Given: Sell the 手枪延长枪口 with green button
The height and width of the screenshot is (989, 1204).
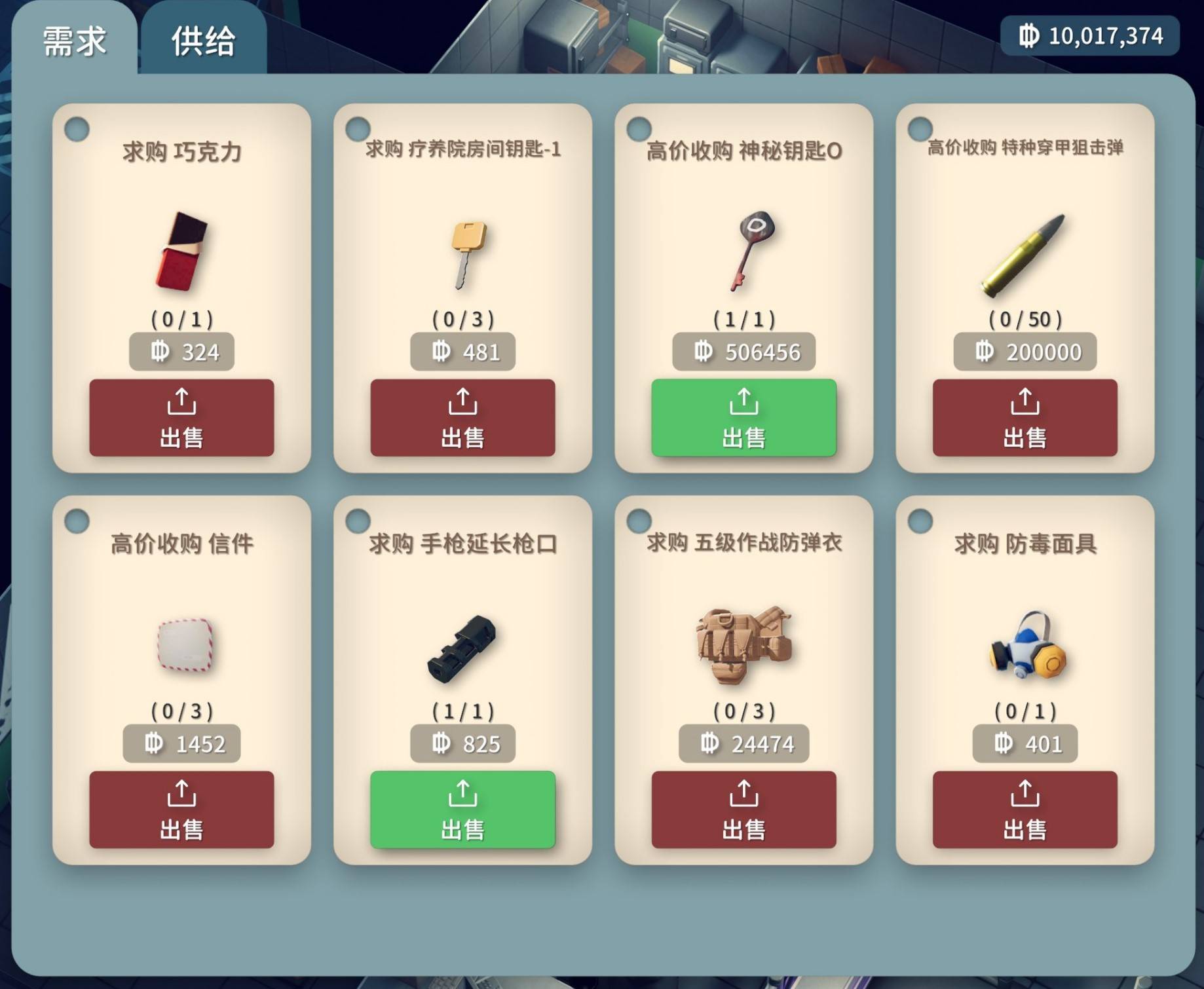Looking at the screenshot, I should click(x=462, y=810).
